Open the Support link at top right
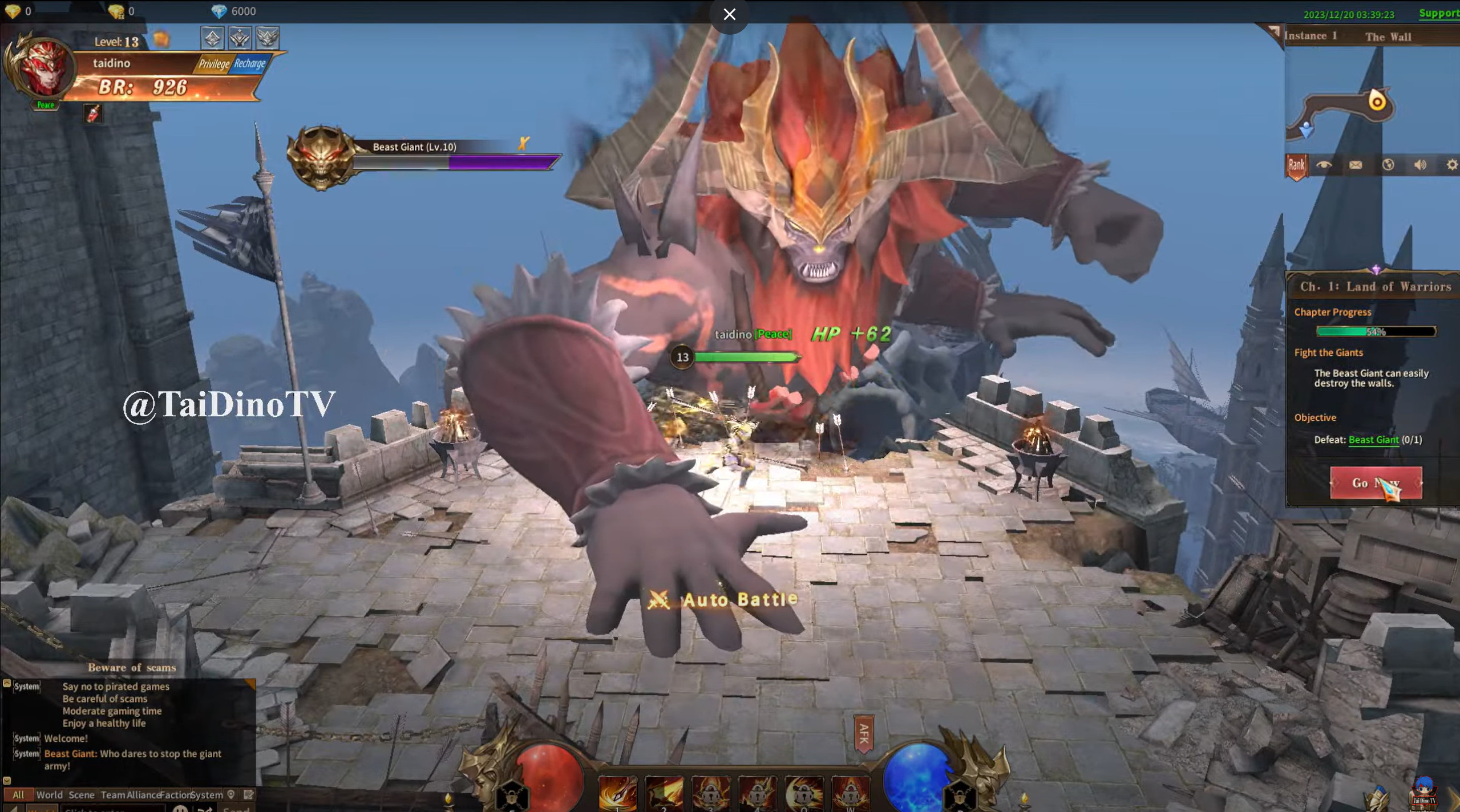The image size is (1460, 812). pos(1440,13)
